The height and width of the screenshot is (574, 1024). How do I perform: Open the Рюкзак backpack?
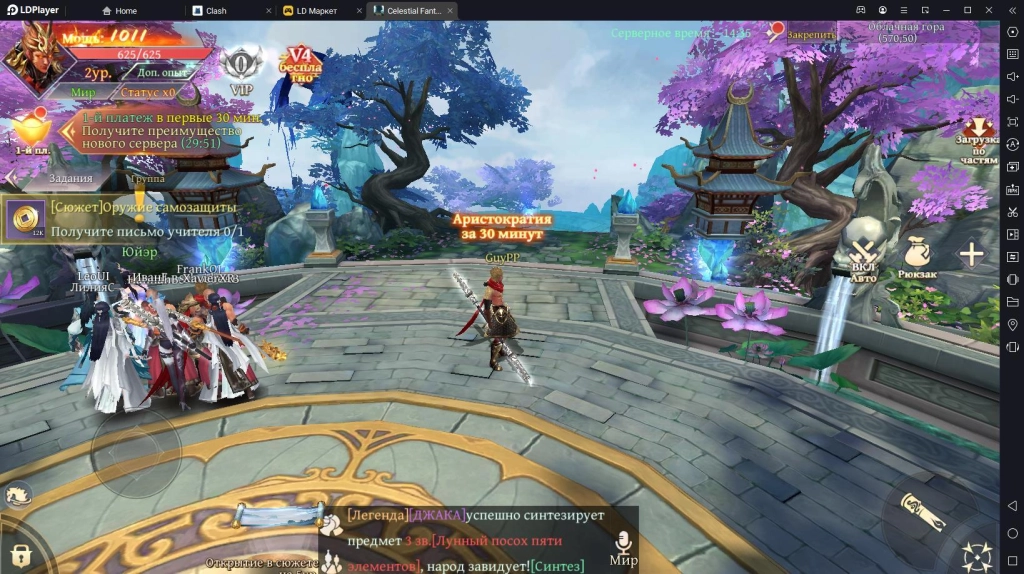[x=916, y=258]
